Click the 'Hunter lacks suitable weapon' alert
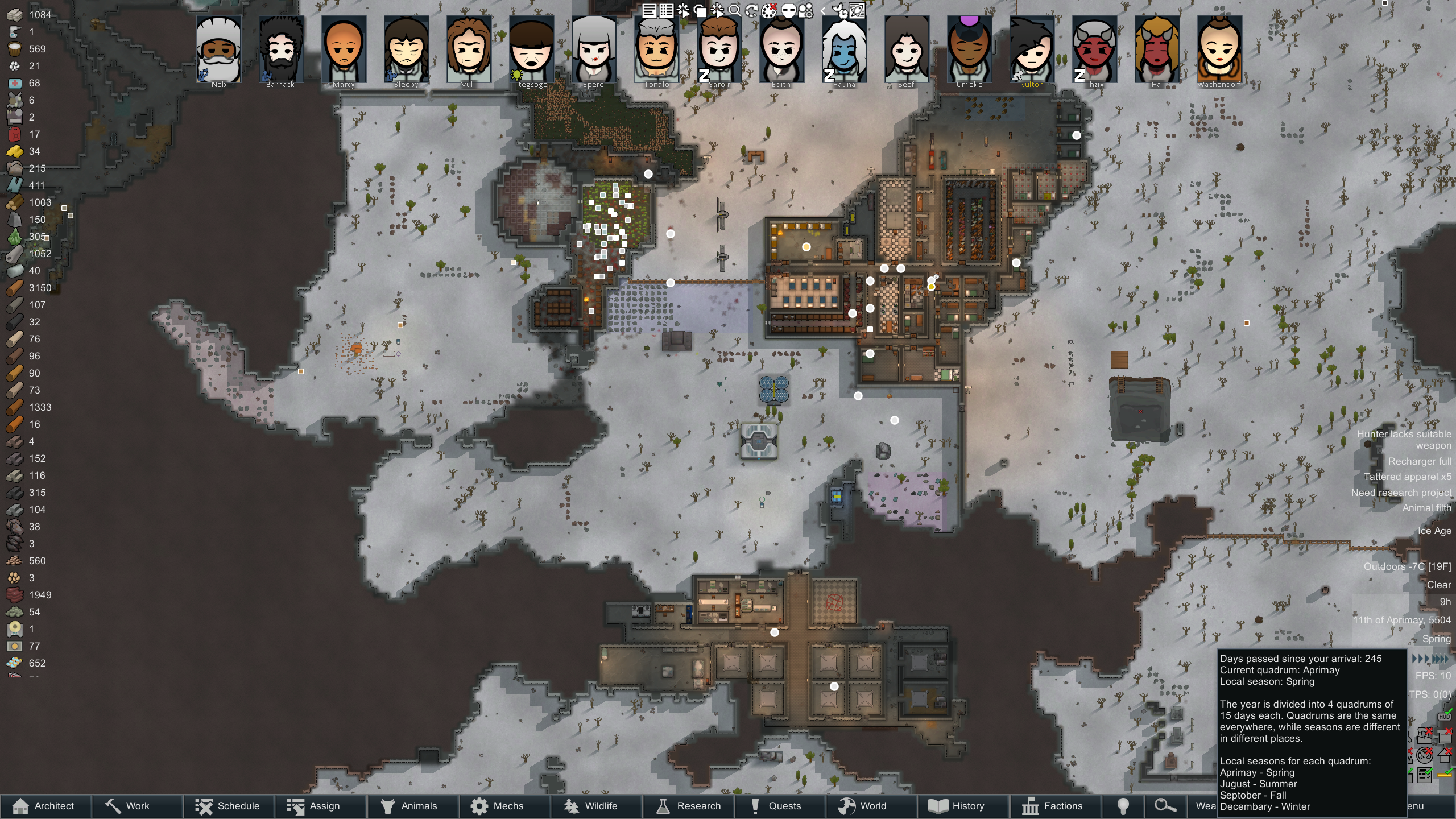This screenshot has height=819, width=1456. tap(1404, 440)
